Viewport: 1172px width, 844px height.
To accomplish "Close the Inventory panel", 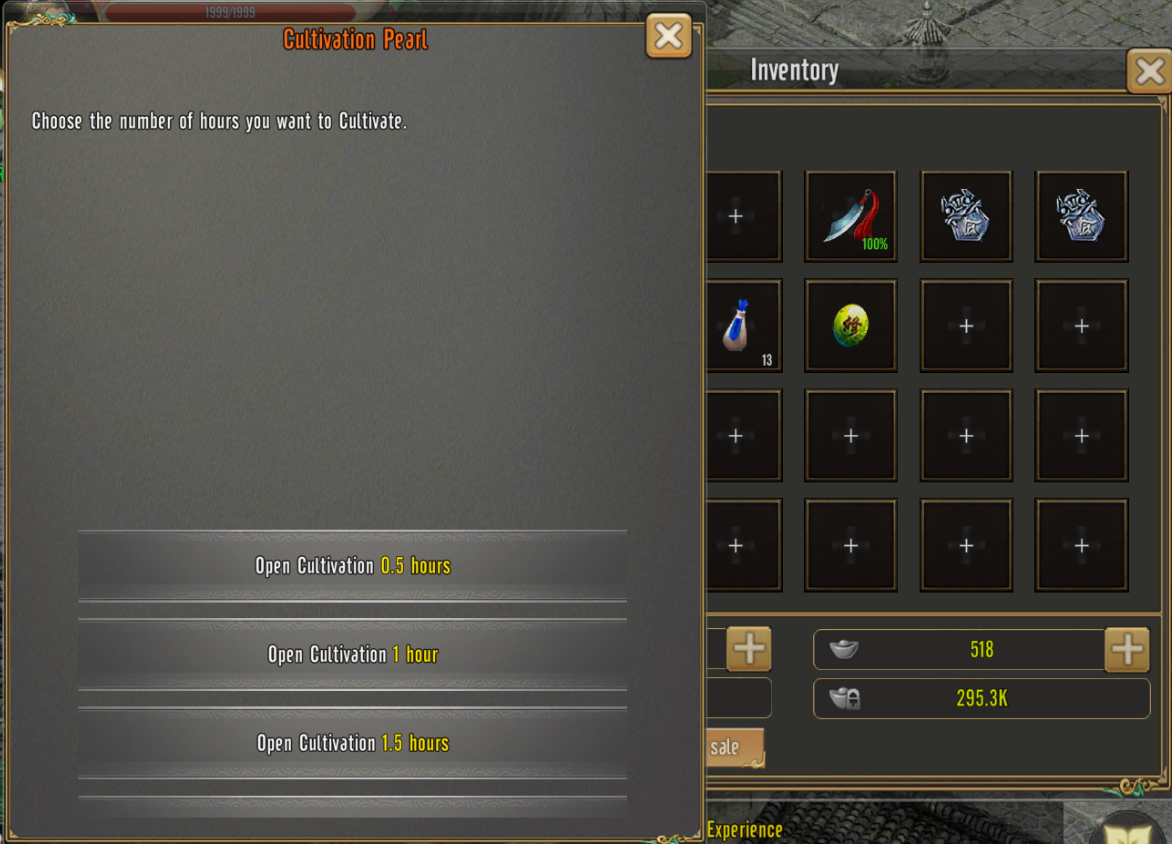I will (x=1149, y=71).
